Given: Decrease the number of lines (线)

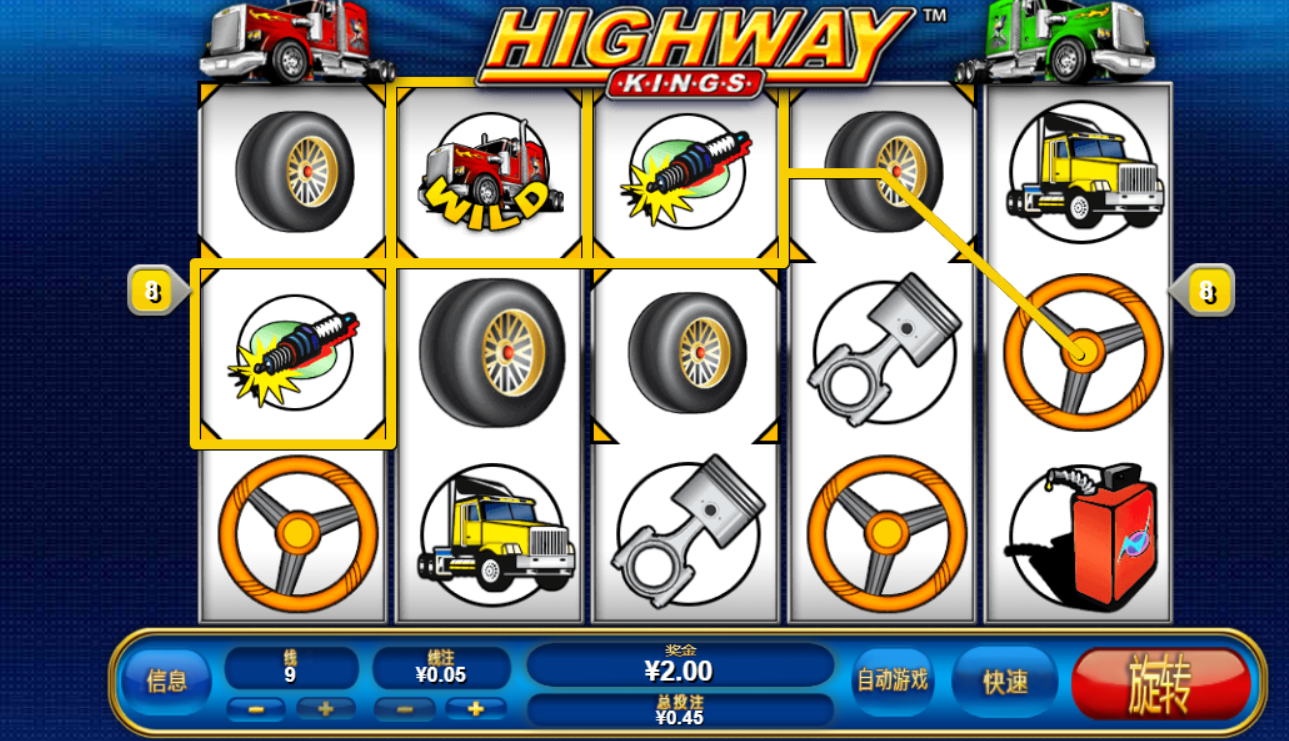Looking at the screenshot, I should (x=256, y=709).
